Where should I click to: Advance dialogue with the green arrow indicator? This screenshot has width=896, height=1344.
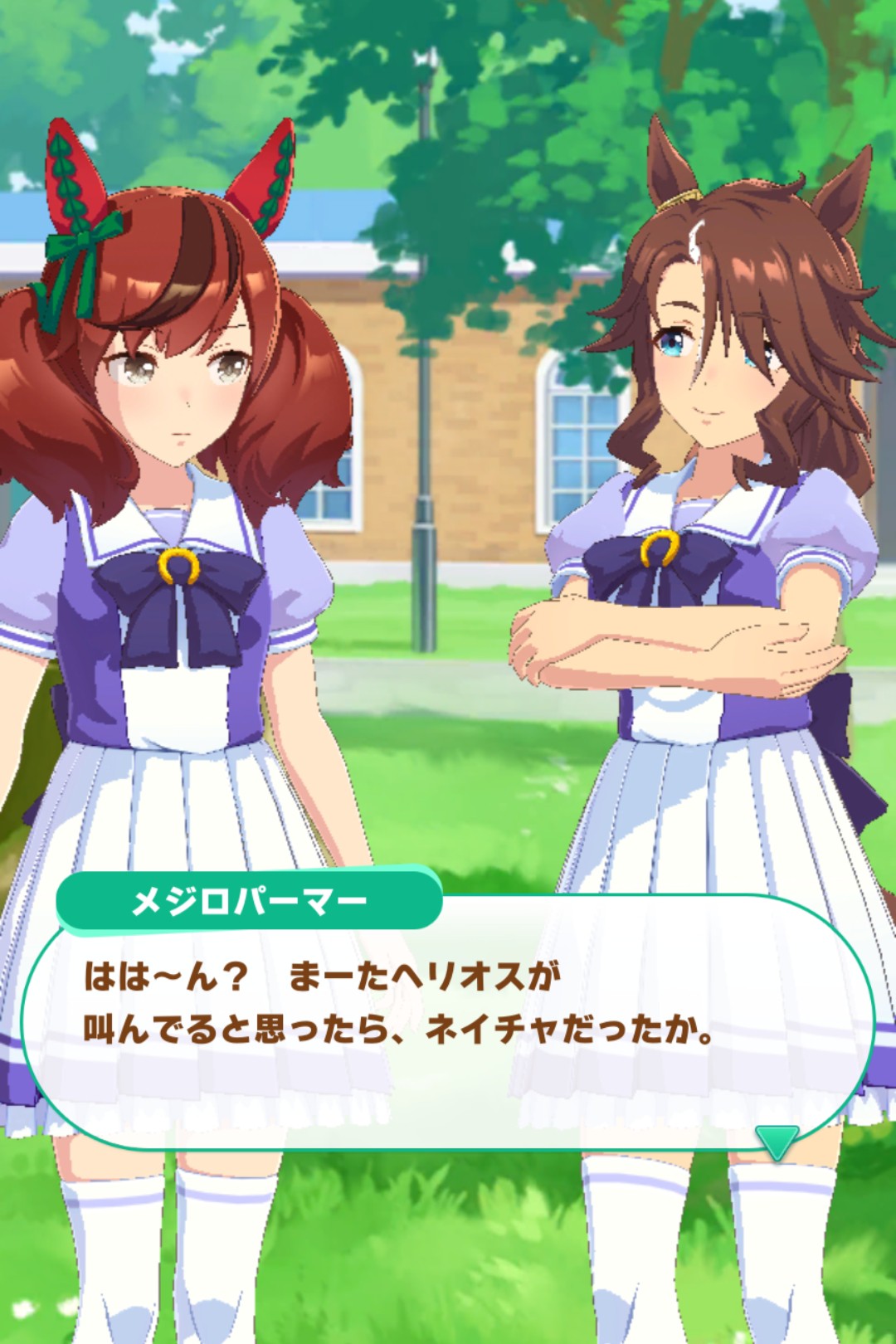[777, 1142]
